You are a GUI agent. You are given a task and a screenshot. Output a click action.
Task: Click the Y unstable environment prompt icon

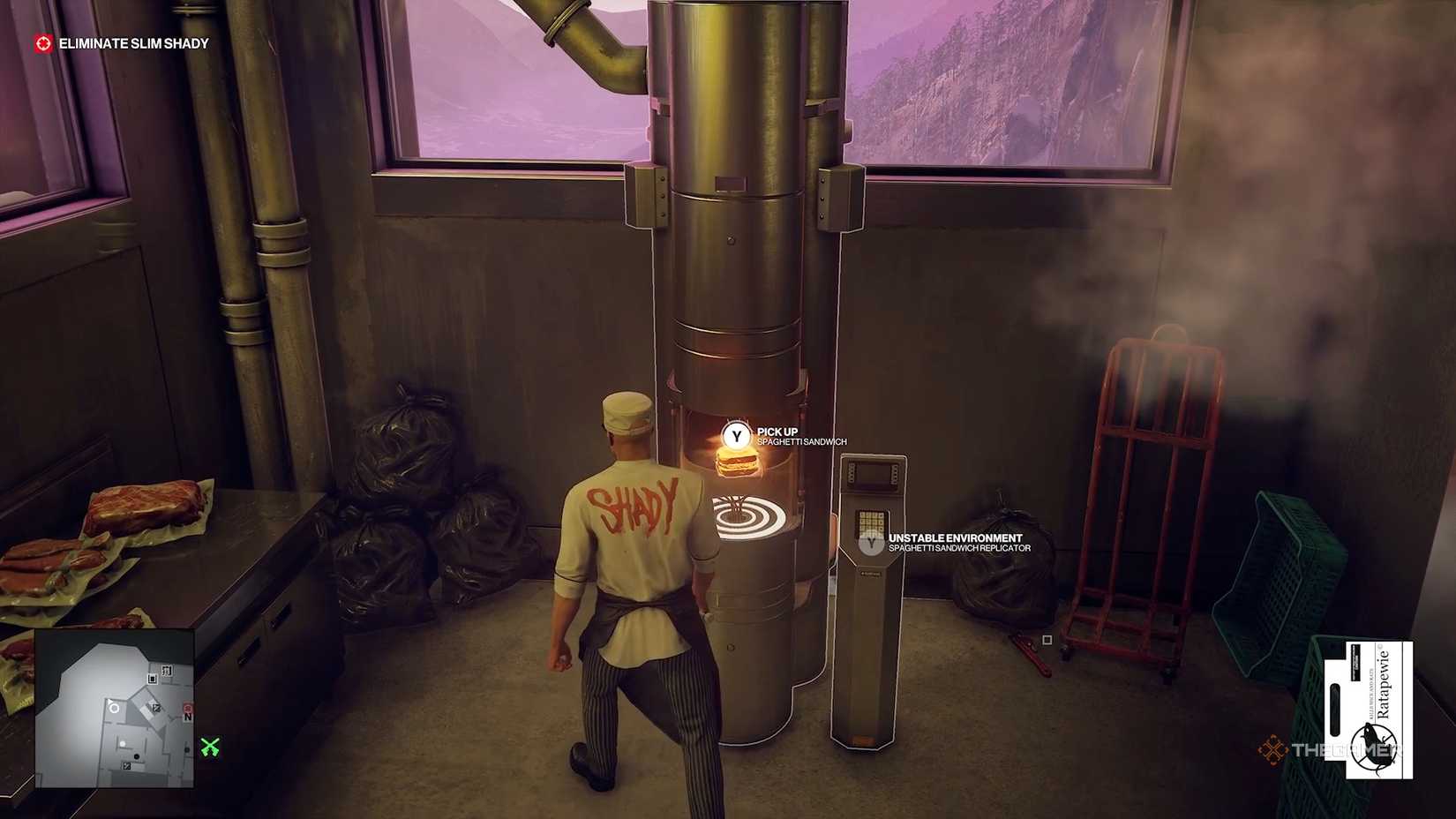click(x=872, y=542)
